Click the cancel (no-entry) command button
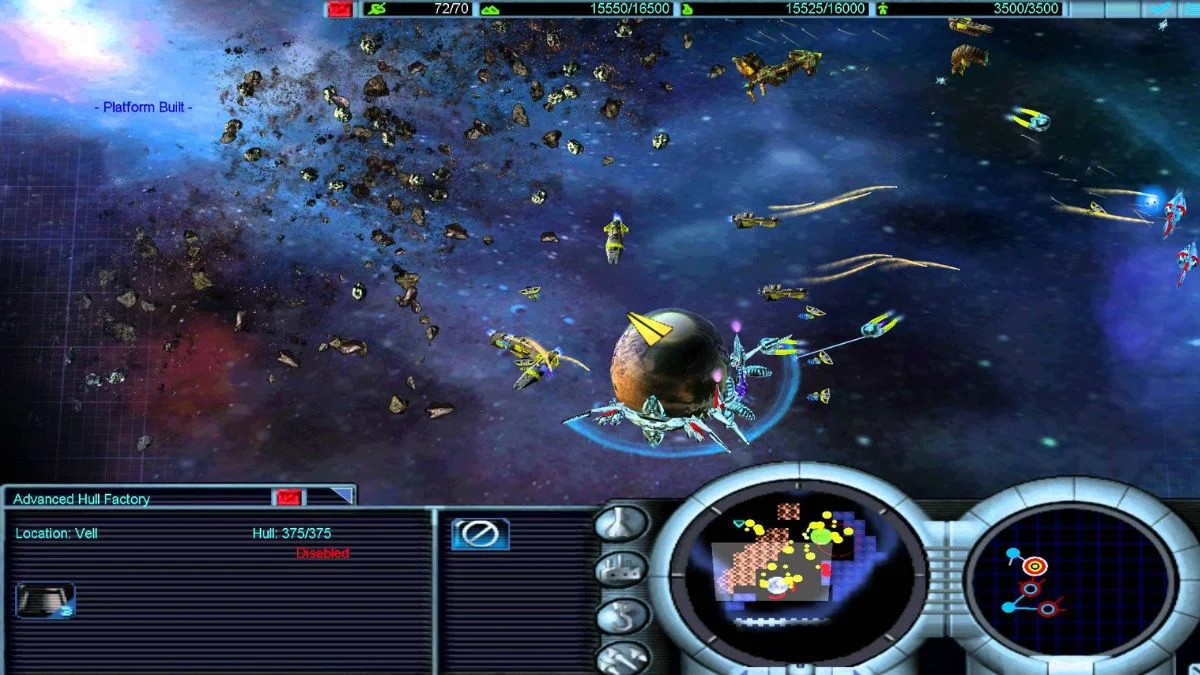The image size is (1200, 675). click(480, 534)
